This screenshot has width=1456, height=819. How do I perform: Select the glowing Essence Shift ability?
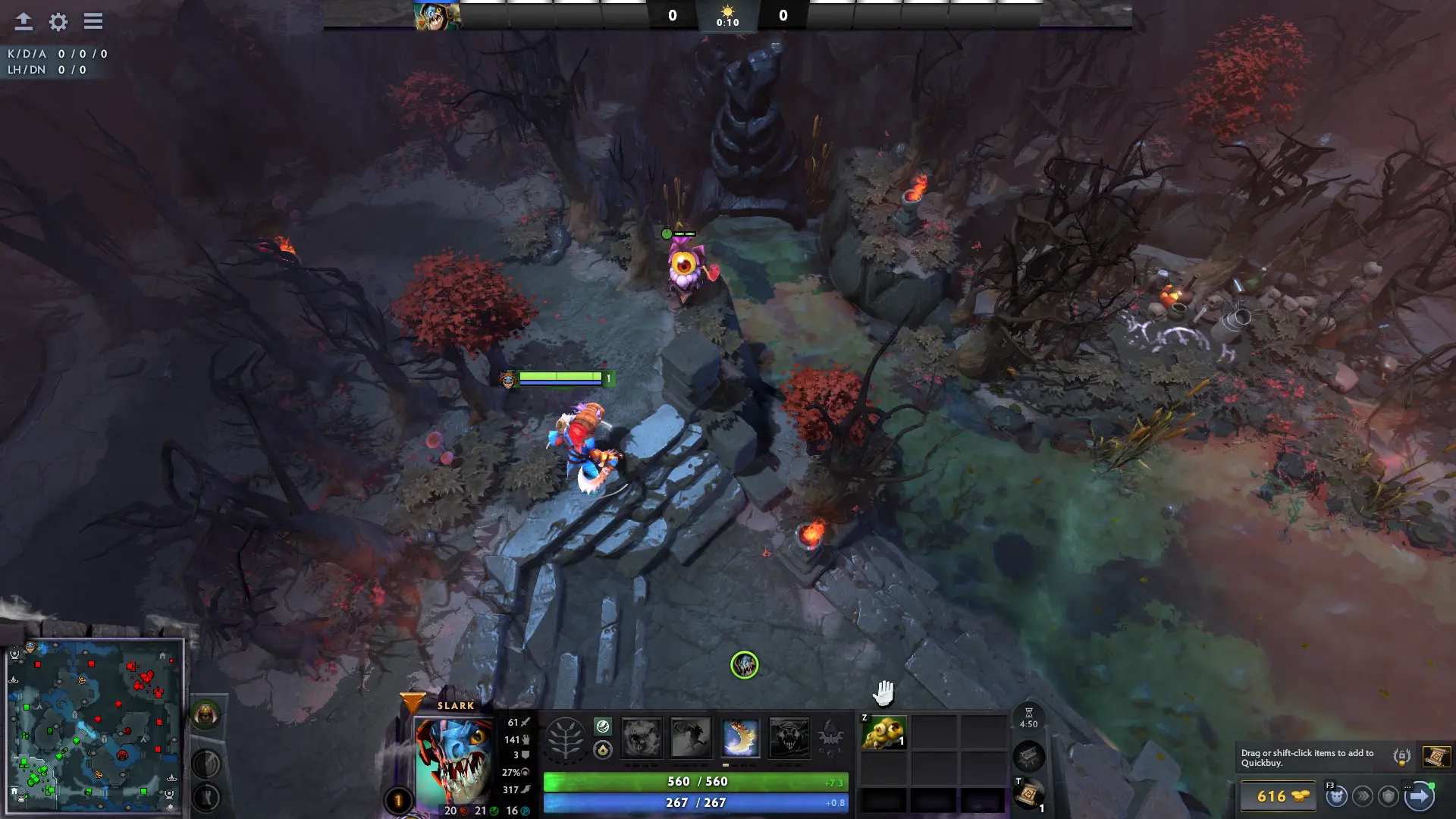[x=741, y=738]
